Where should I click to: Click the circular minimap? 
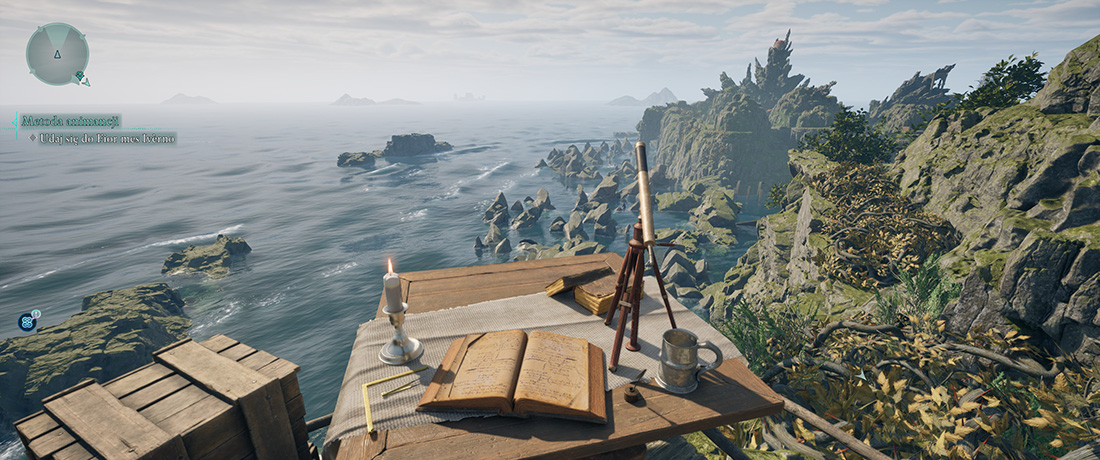click(57, 54)
